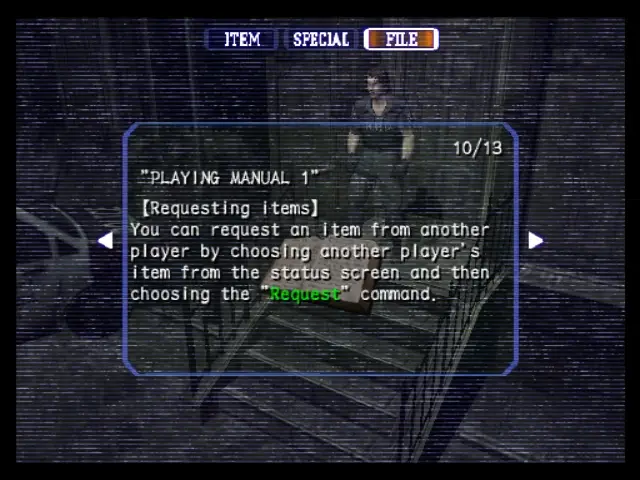Screen dimensions: 640x480
Task: Advance to the next file page arrow
Action: (x=535, y=240)
